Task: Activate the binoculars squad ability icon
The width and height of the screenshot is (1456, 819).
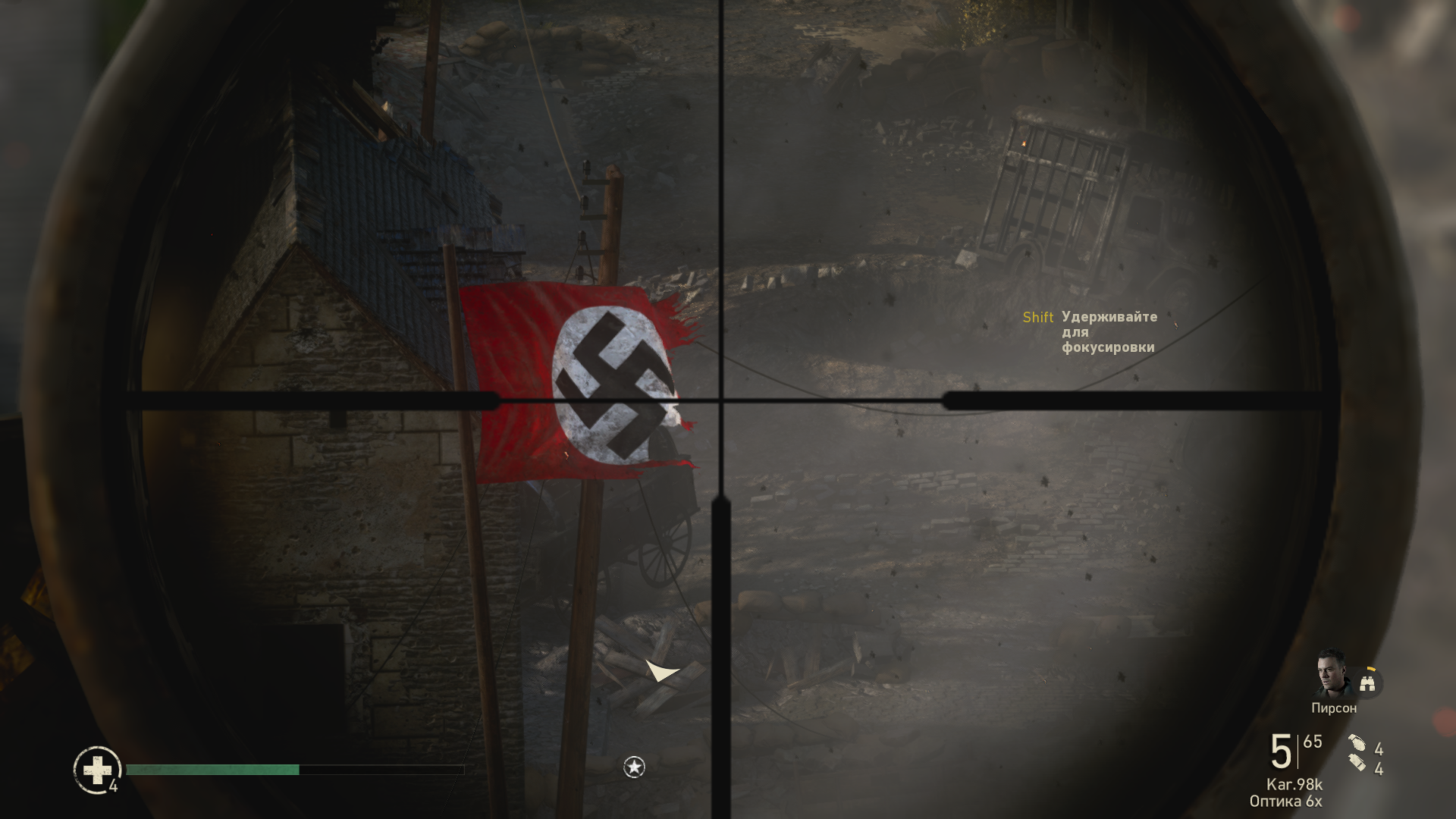Action: (1369, 682)
